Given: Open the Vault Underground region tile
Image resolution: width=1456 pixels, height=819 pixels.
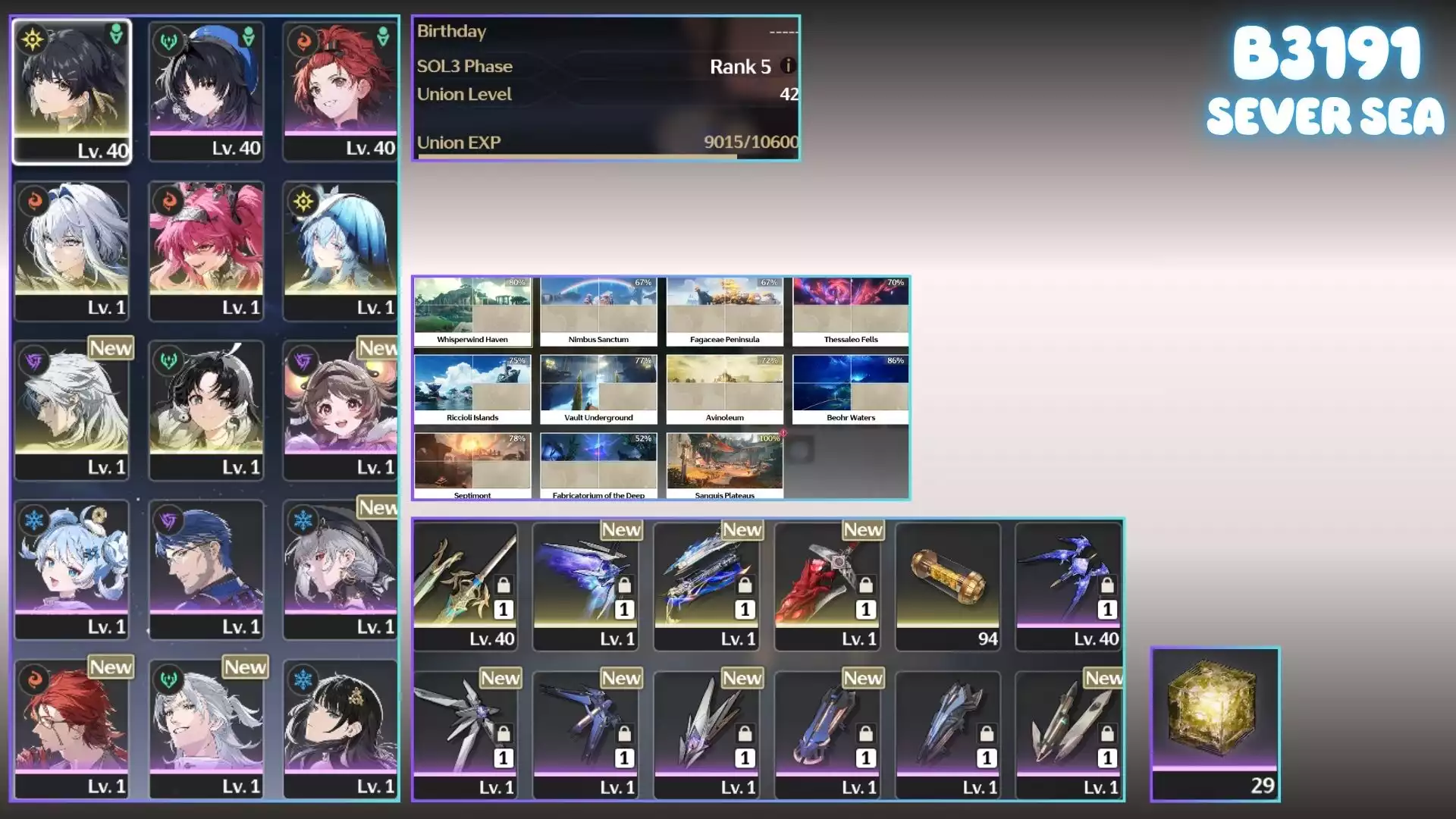Looking at the screenshot, I should [598, 389].
